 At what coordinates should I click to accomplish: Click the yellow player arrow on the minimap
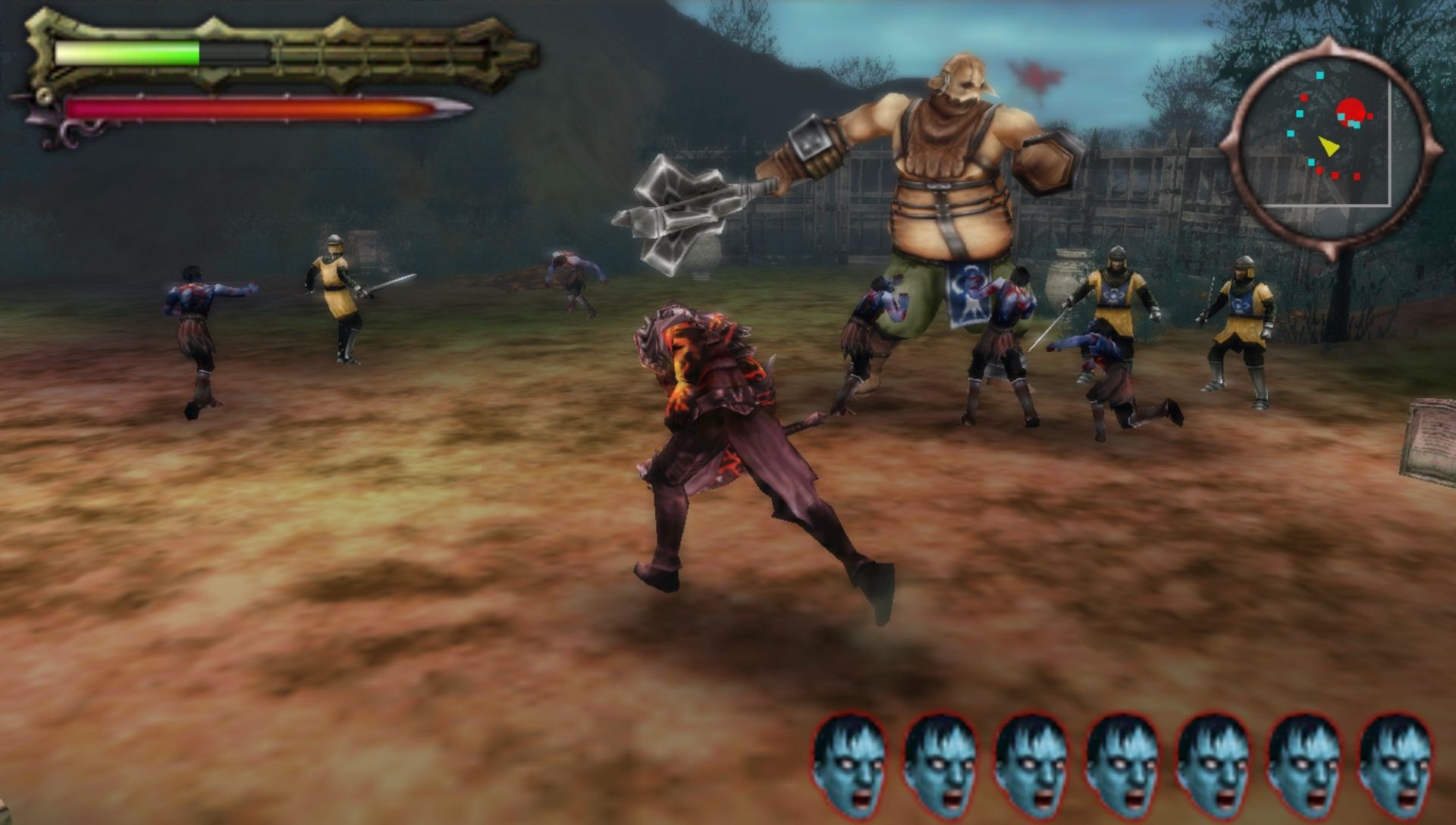pos(1327,146)
